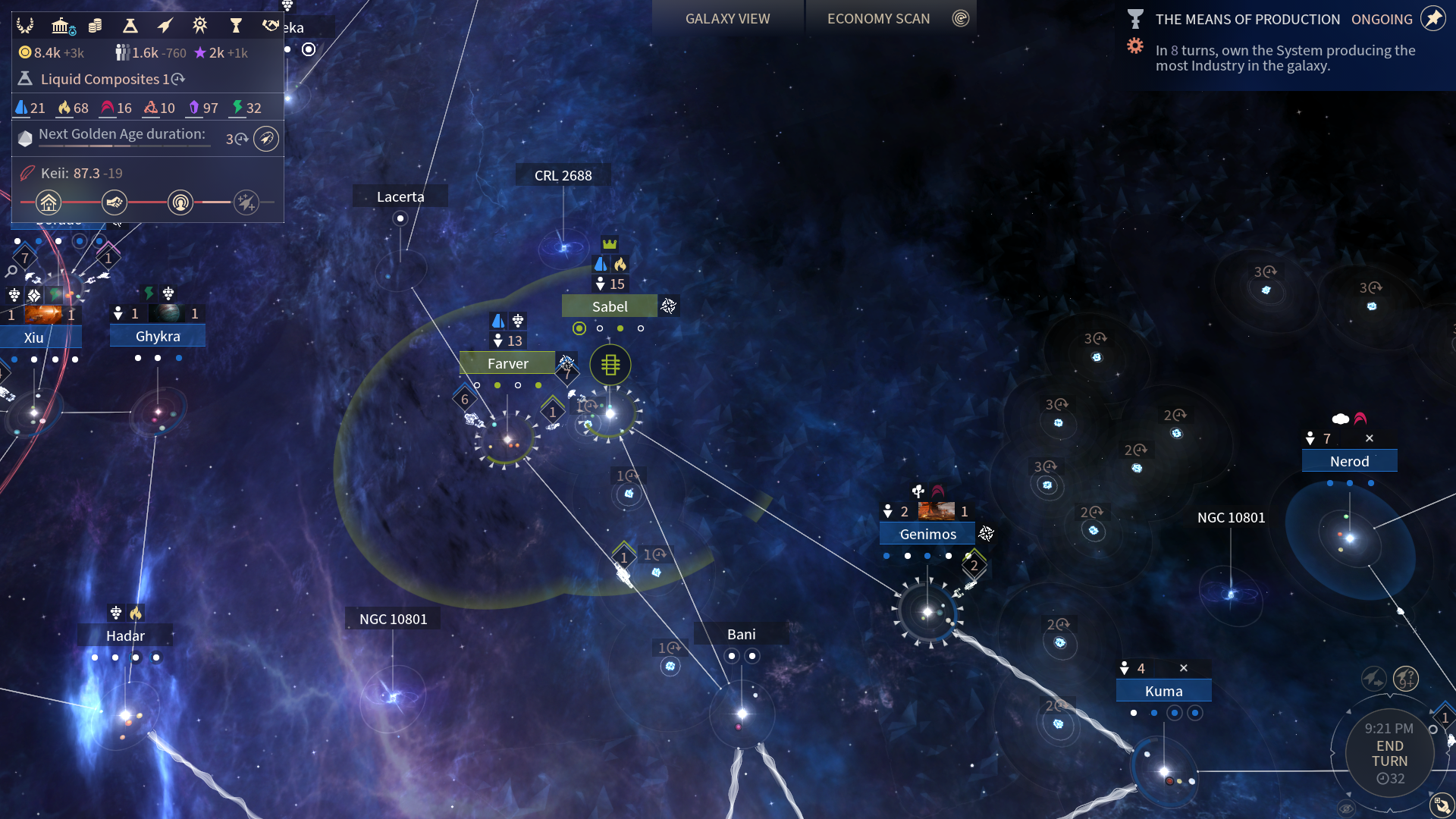
Task: Click the Golden Age rocket button
Action: 266,139
